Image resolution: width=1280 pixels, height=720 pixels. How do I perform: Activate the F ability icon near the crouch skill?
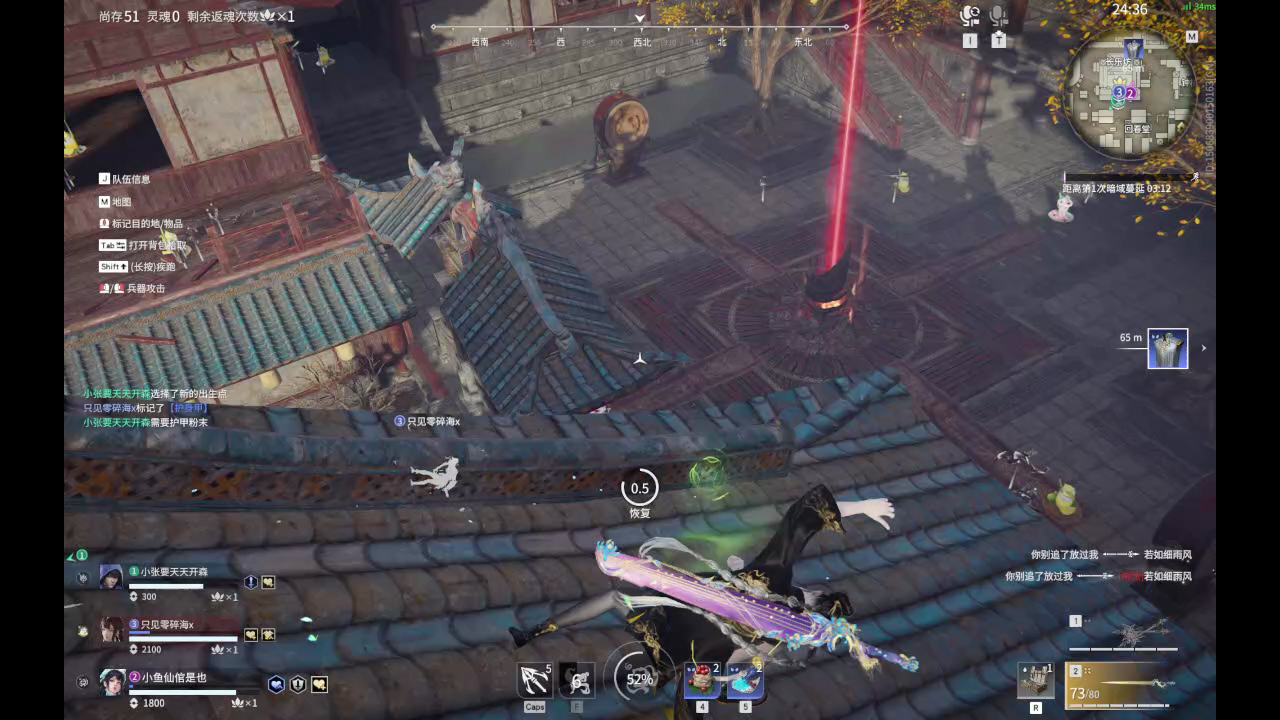(575, 680)
